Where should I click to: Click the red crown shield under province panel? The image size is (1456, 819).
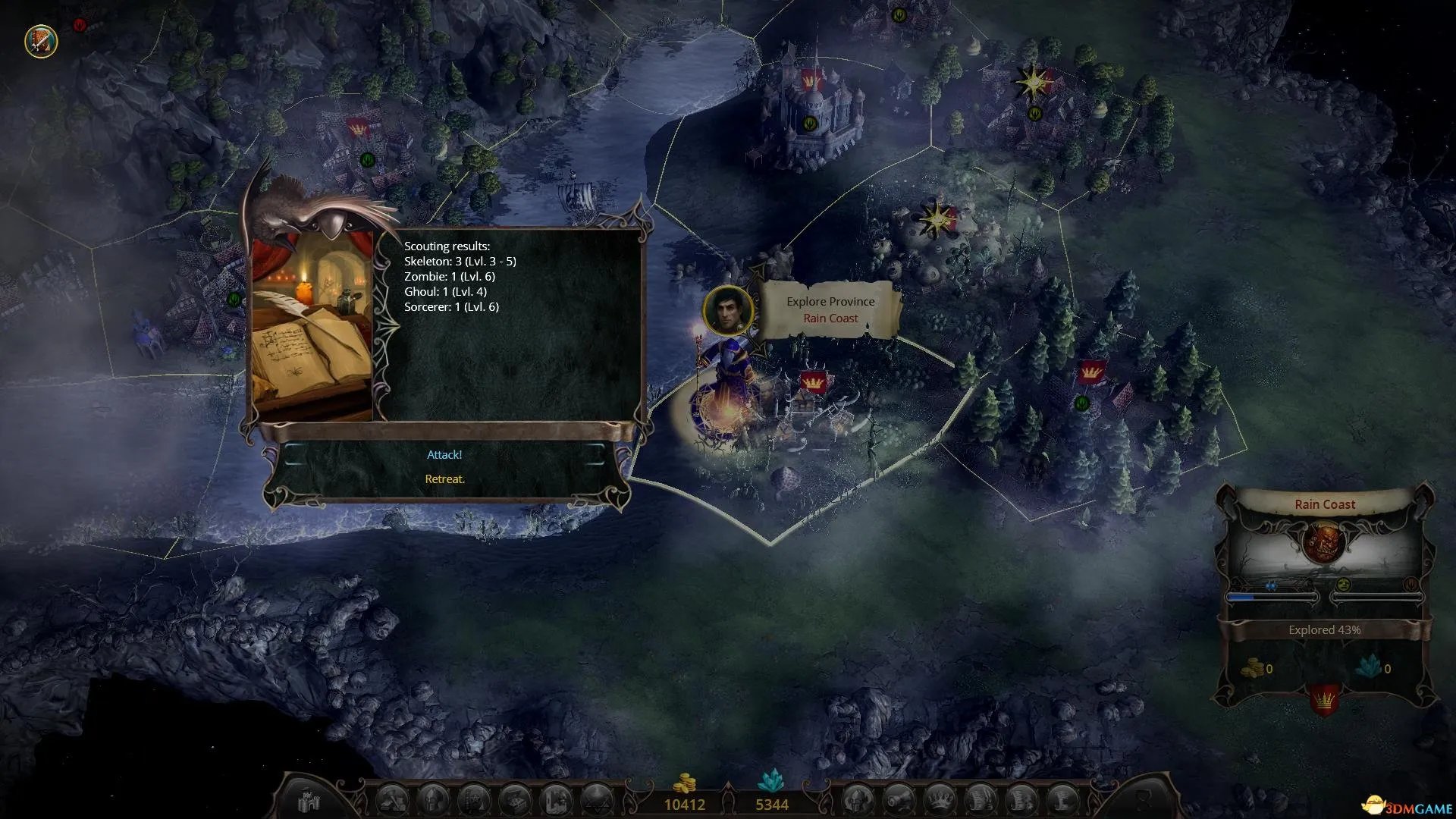click(x=1324, y=700)
